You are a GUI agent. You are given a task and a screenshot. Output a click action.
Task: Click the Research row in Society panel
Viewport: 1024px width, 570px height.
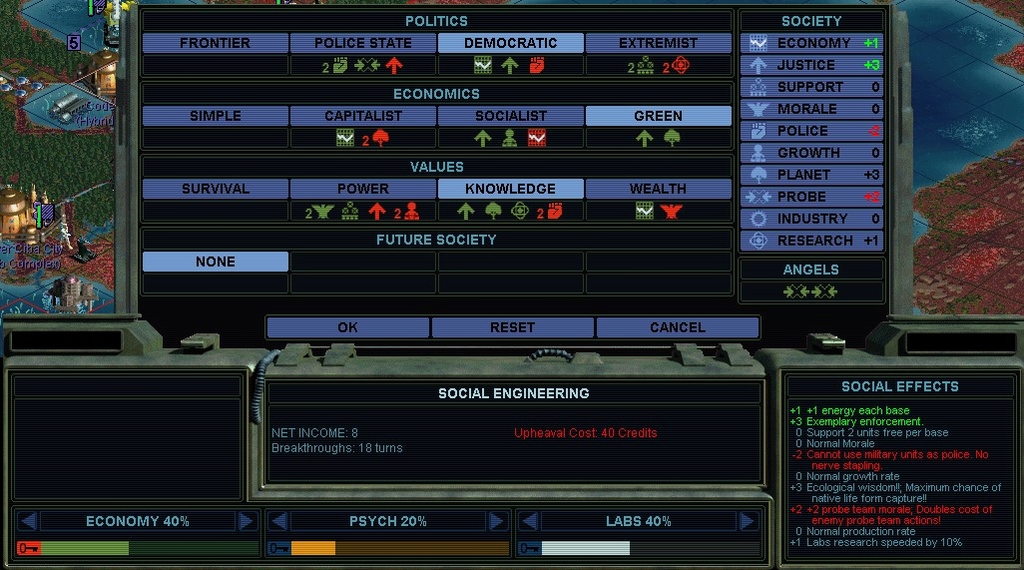811,241
